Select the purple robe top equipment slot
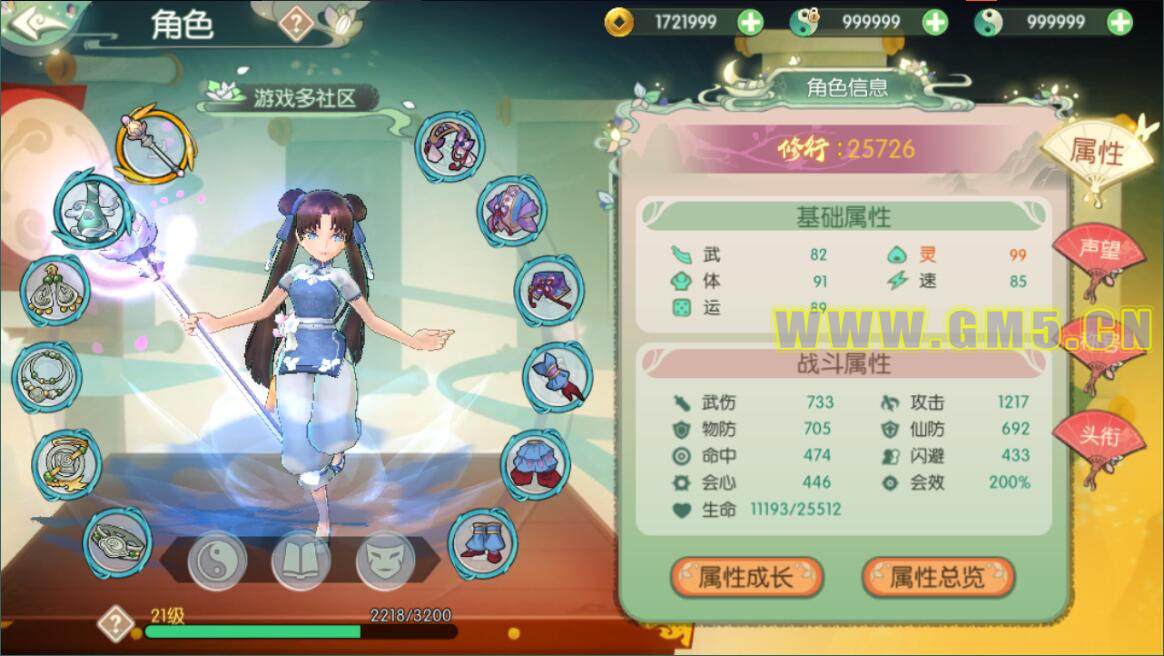This screenshot has height=656, width=1164. tap(512, 211)
